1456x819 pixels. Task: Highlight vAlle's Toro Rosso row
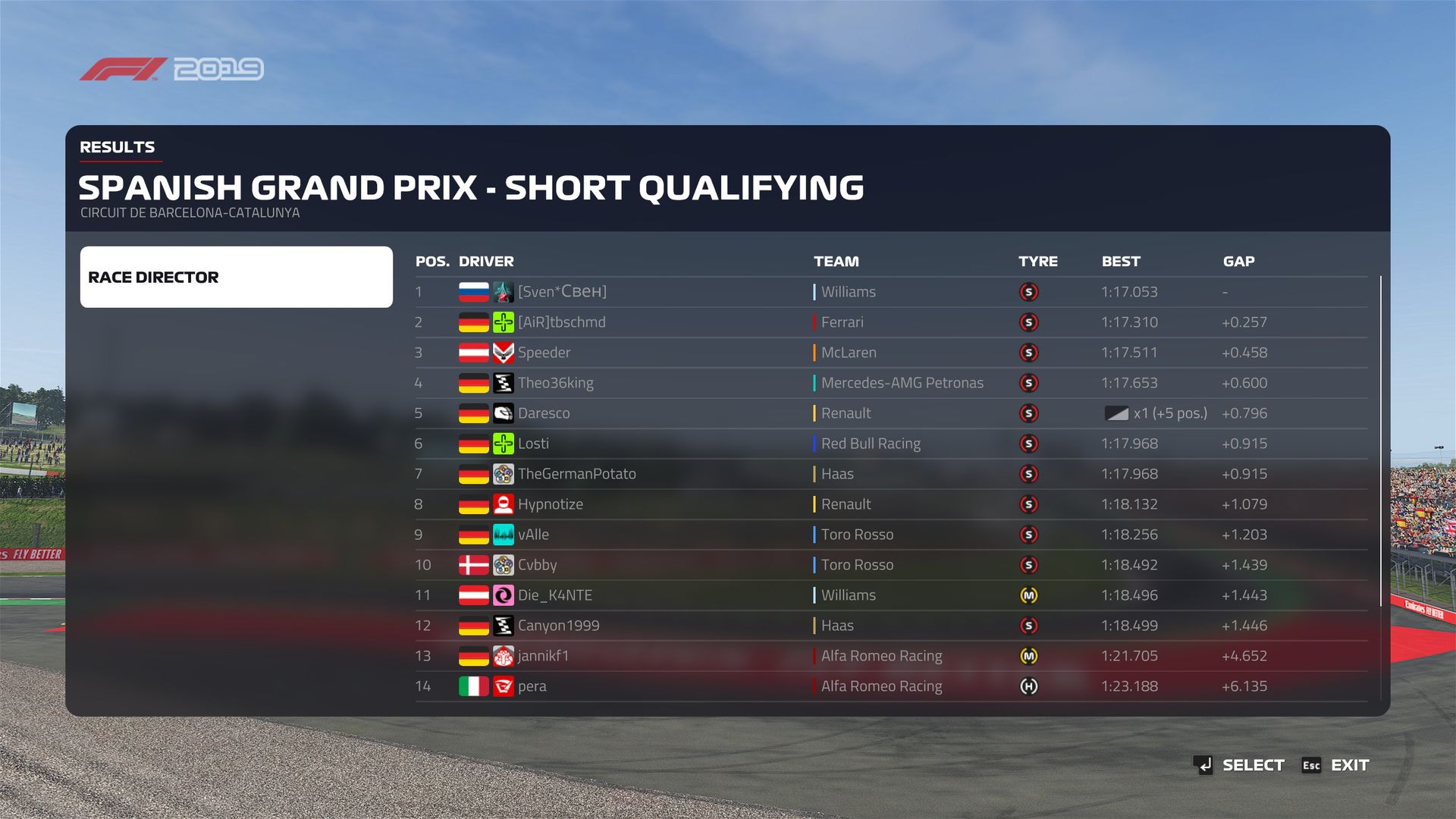click(x=533, y=535)
